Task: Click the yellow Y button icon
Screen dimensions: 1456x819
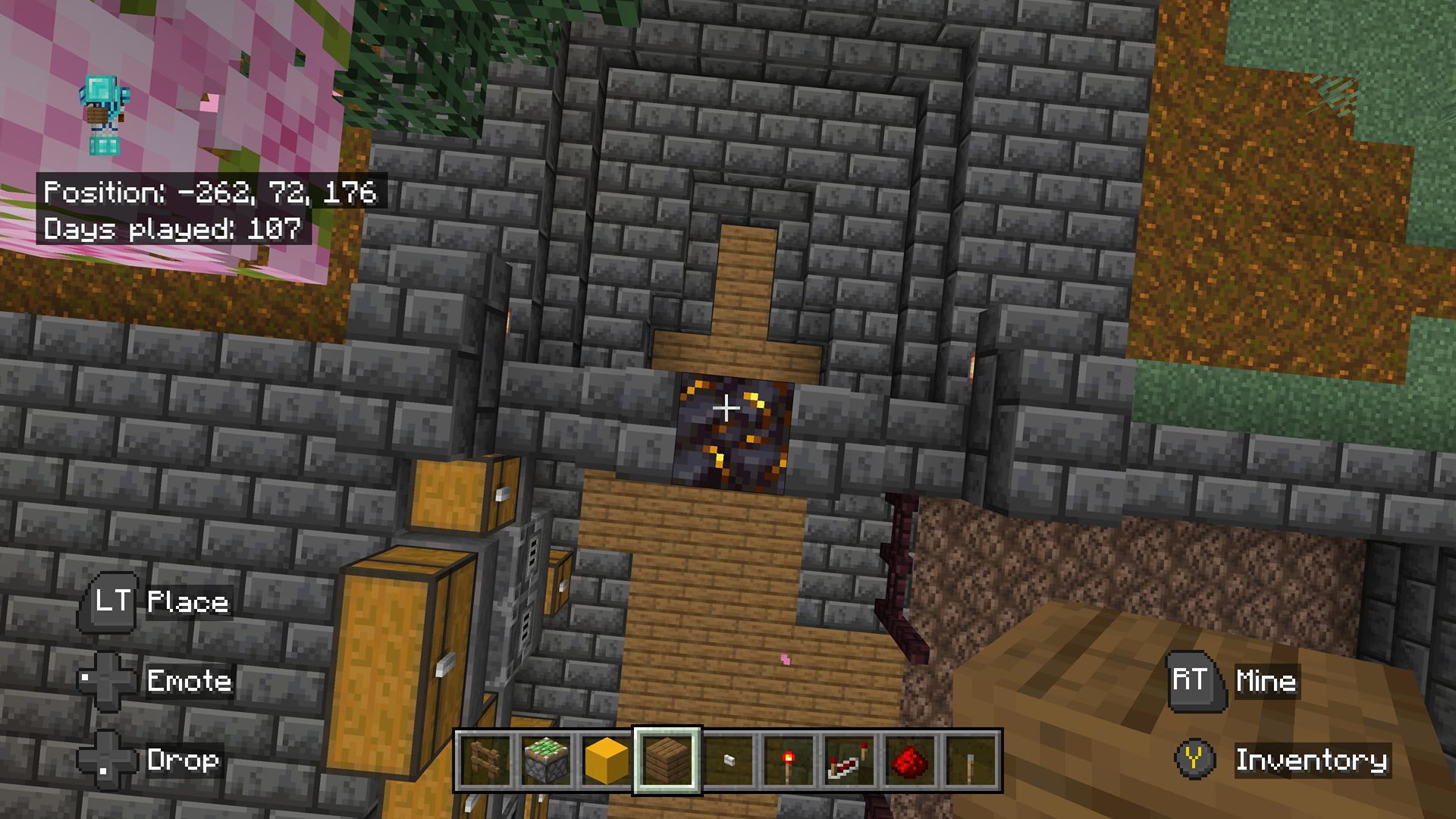Action: [1194, 761]
